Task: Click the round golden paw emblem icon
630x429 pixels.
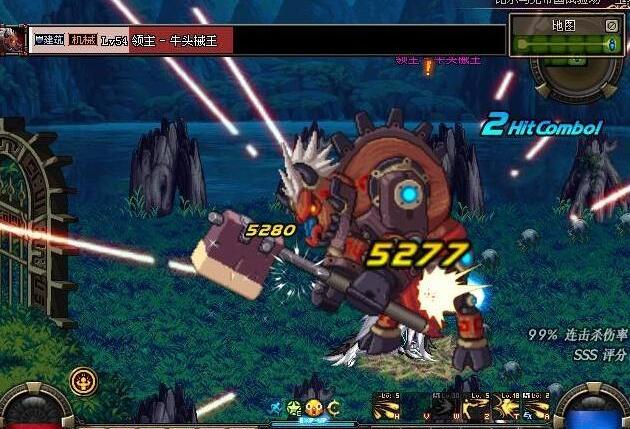Action: point(83,380)
